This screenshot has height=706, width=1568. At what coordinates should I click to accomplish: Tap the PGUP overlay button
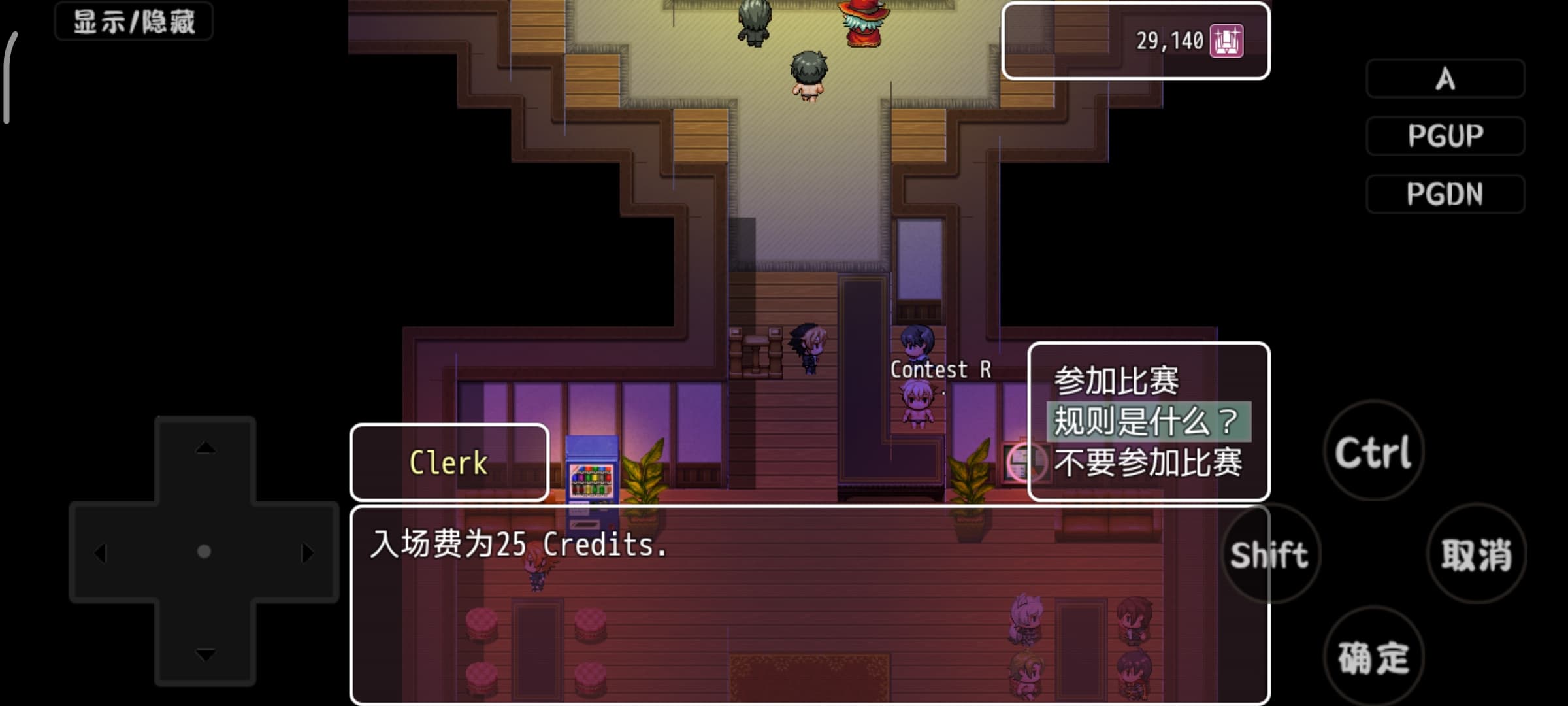(1445, 136)
